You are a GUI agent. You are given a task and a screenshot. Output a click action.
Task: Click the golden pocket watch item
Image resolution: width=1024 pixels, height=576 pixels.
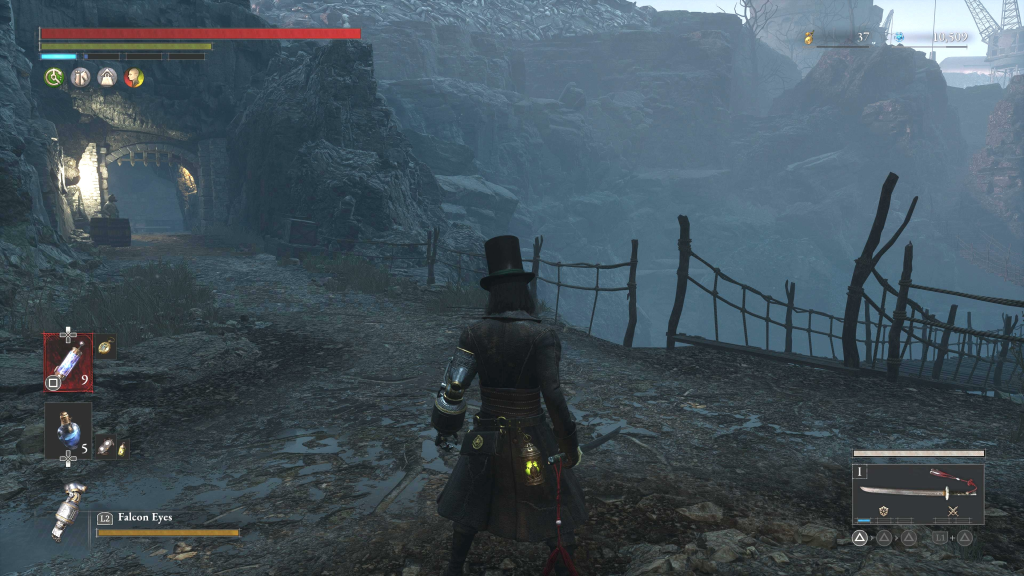(x=106, y=347)
